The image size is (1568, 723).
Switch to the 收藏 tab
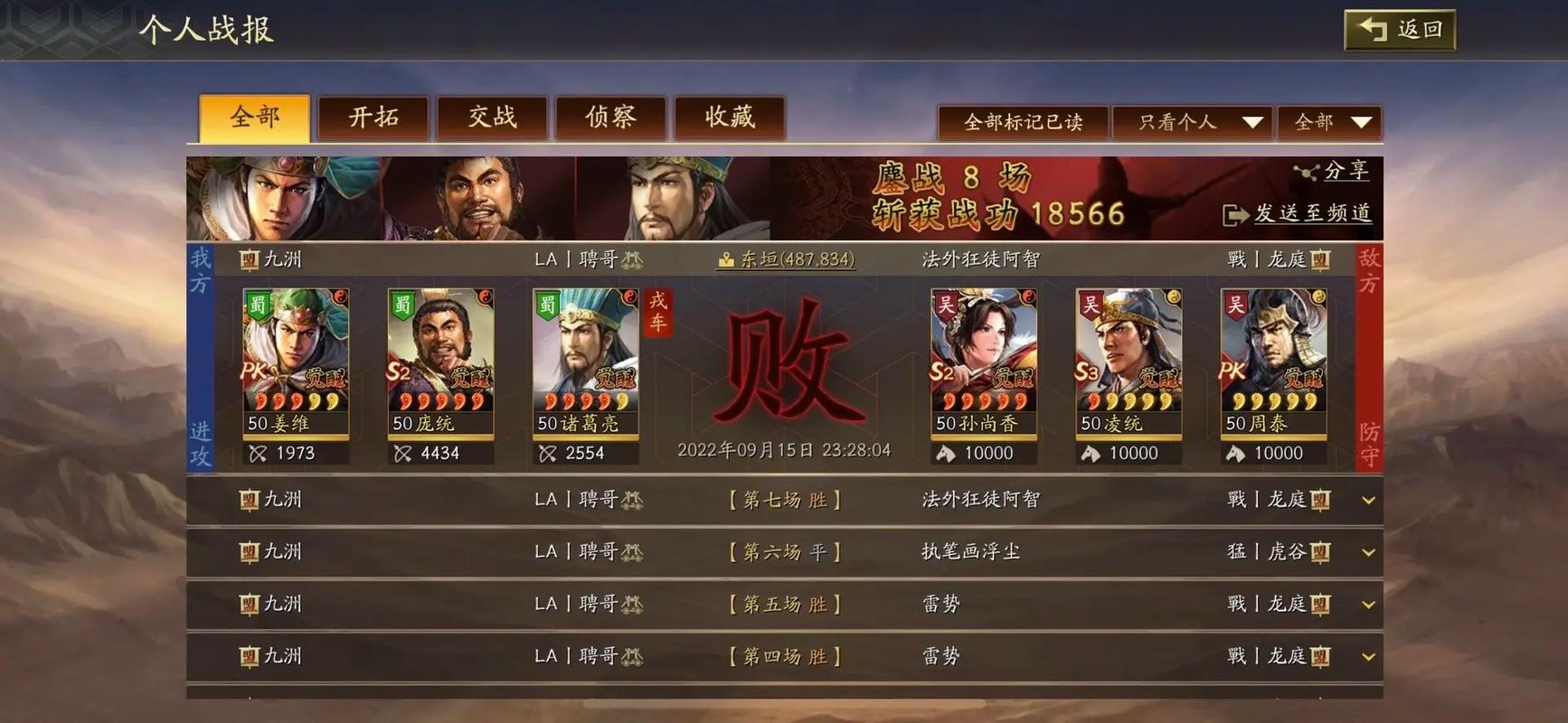click(x=730, y=117)
